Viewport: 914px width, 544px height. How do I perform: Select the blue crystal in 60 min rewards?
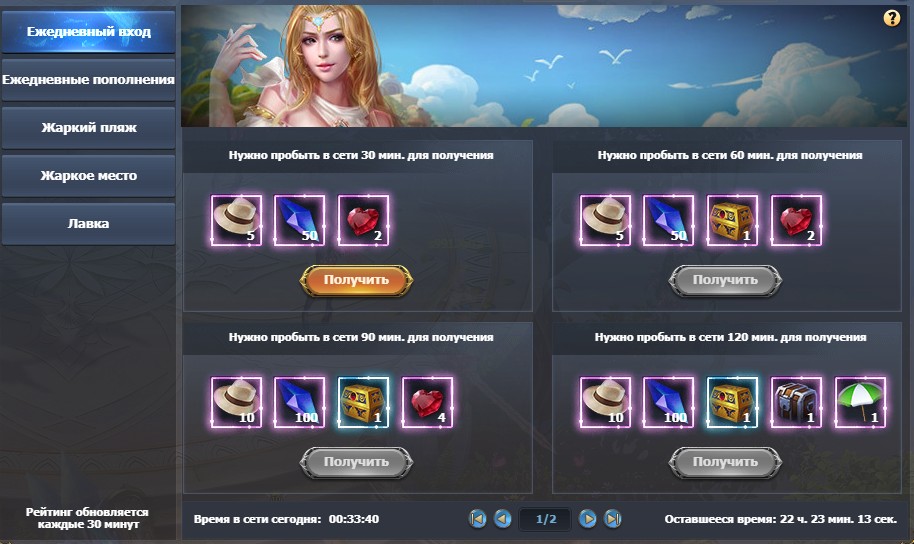(669, 220)
